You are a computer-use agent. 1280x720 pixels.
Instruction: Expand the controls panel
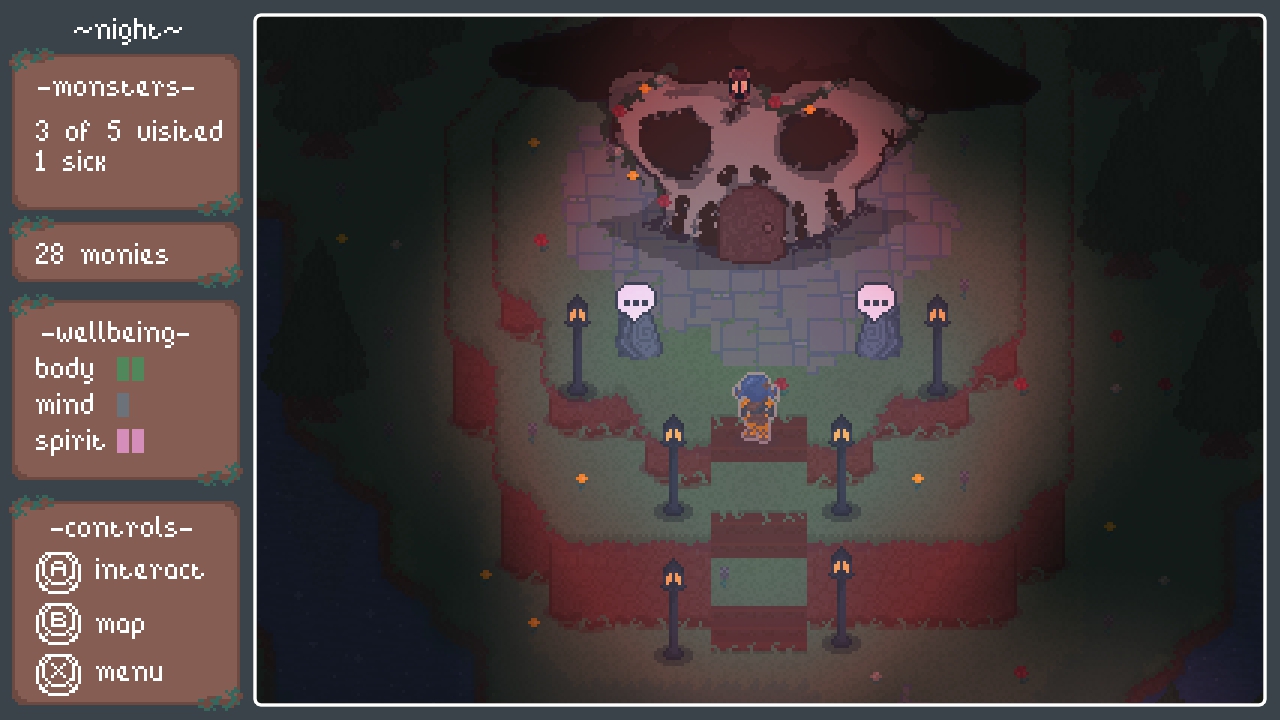point(125,600)
